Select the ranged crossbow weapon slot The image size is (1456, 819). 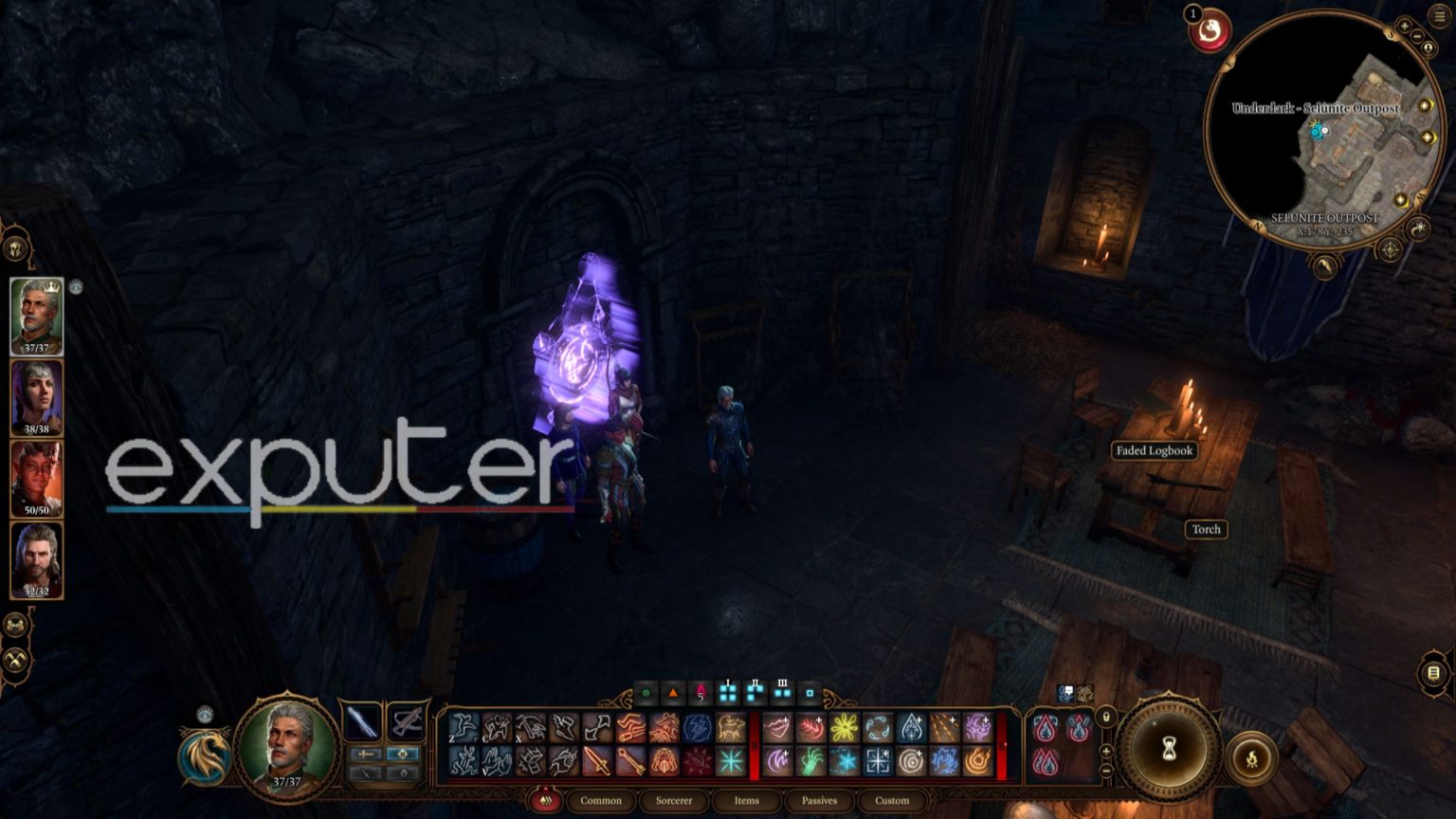pos(406,722)
